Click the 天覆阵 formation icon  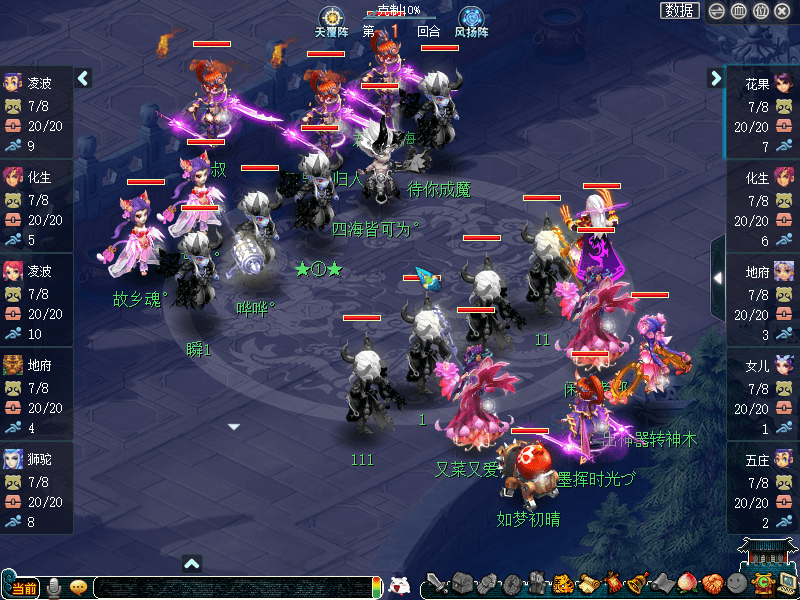tap(330, 18)
